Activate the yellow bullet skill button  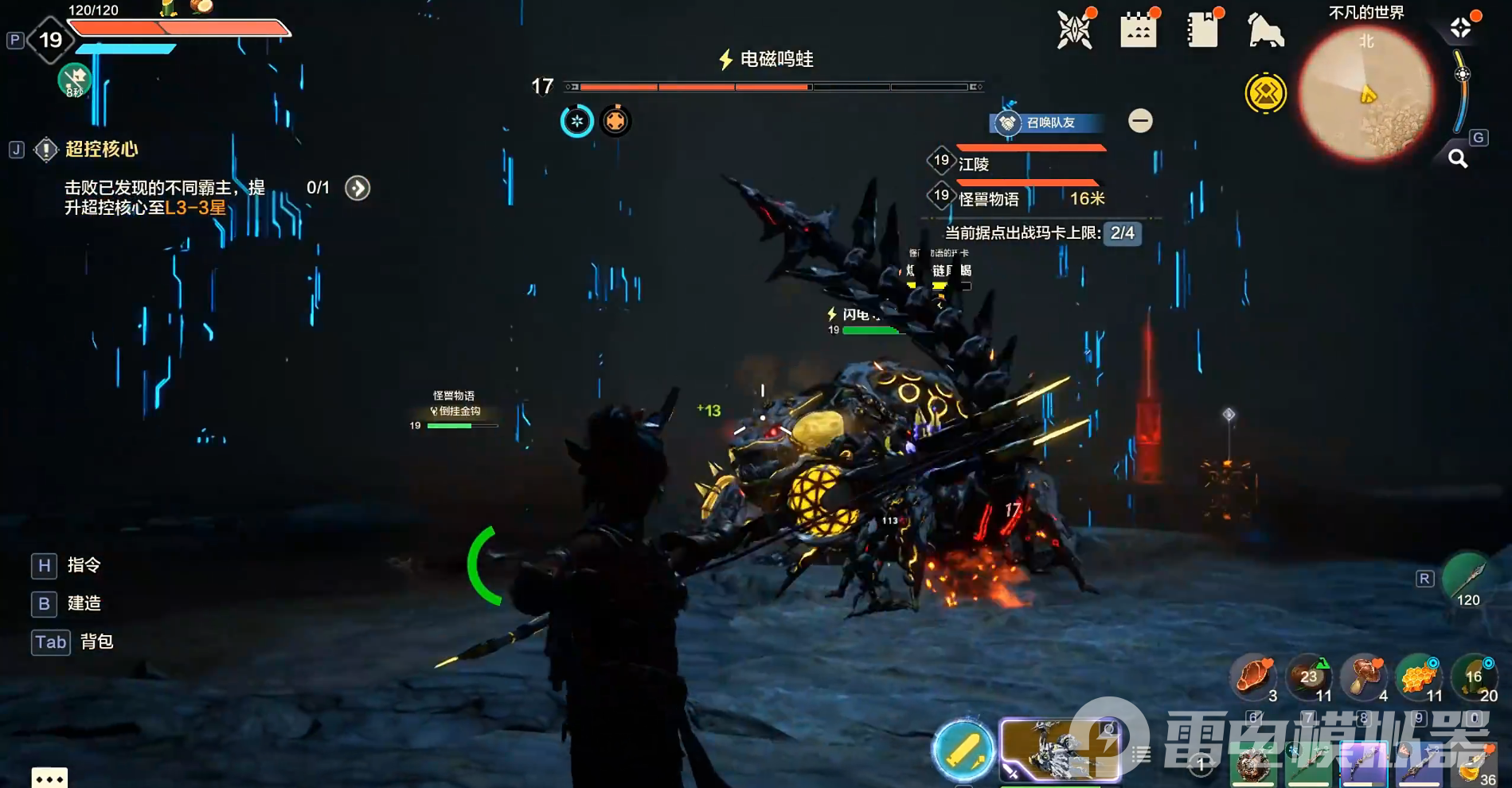(963, 751)
